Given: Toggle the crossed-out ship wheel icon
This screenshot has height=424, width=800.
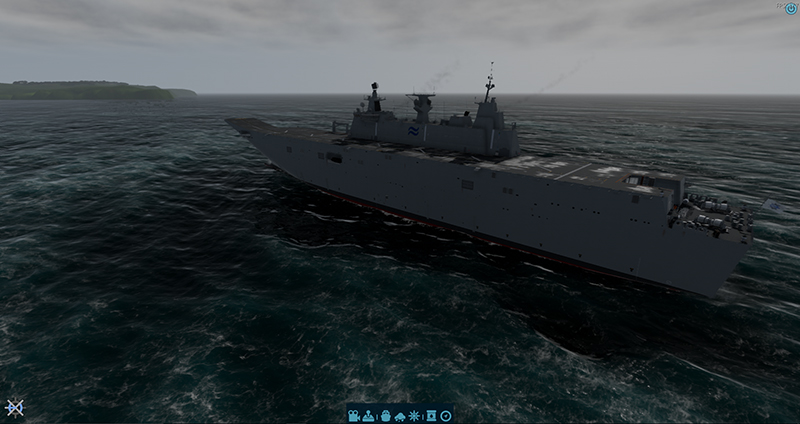Looking at the screenshot, I should pos(14,408).
